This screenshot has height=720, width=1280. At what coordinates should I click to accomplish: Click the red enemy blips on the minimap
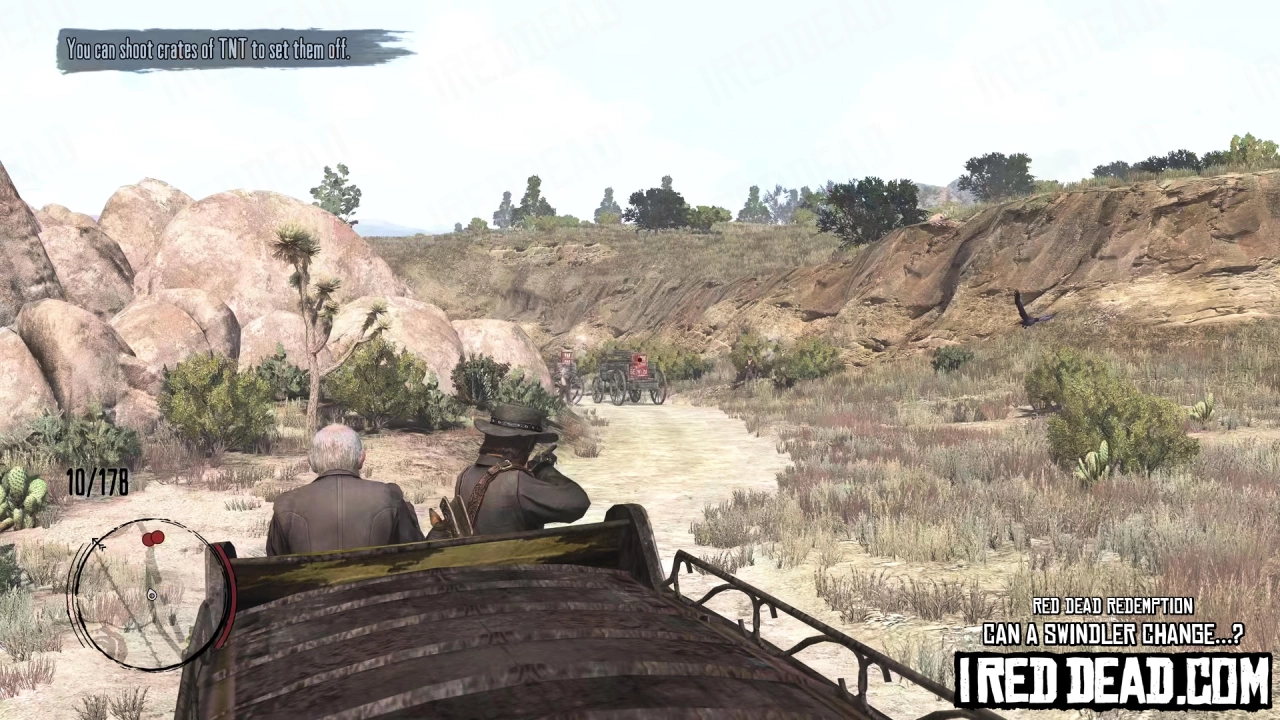152,537
